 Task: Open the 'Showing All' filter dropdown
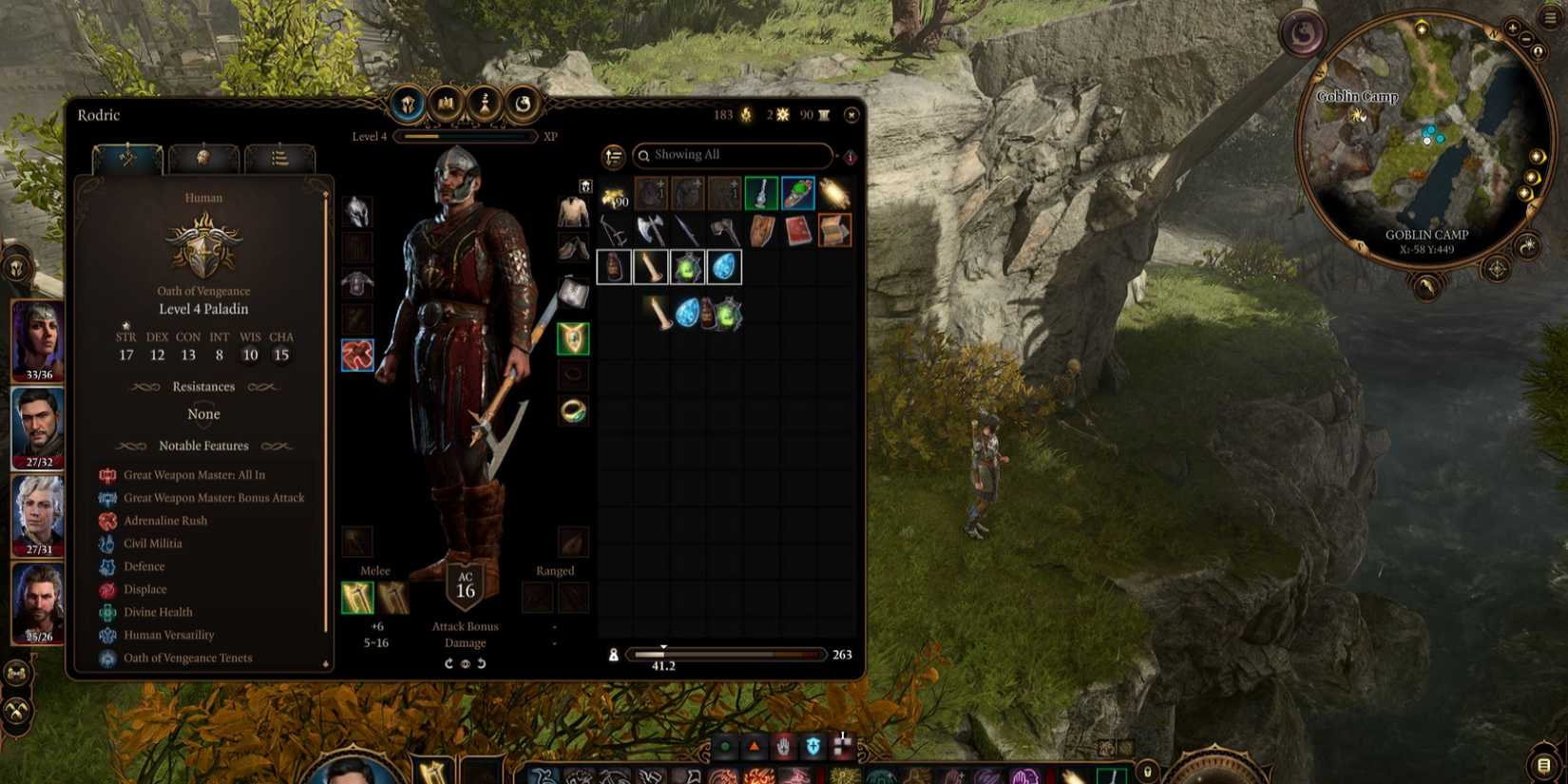[732, 155]
